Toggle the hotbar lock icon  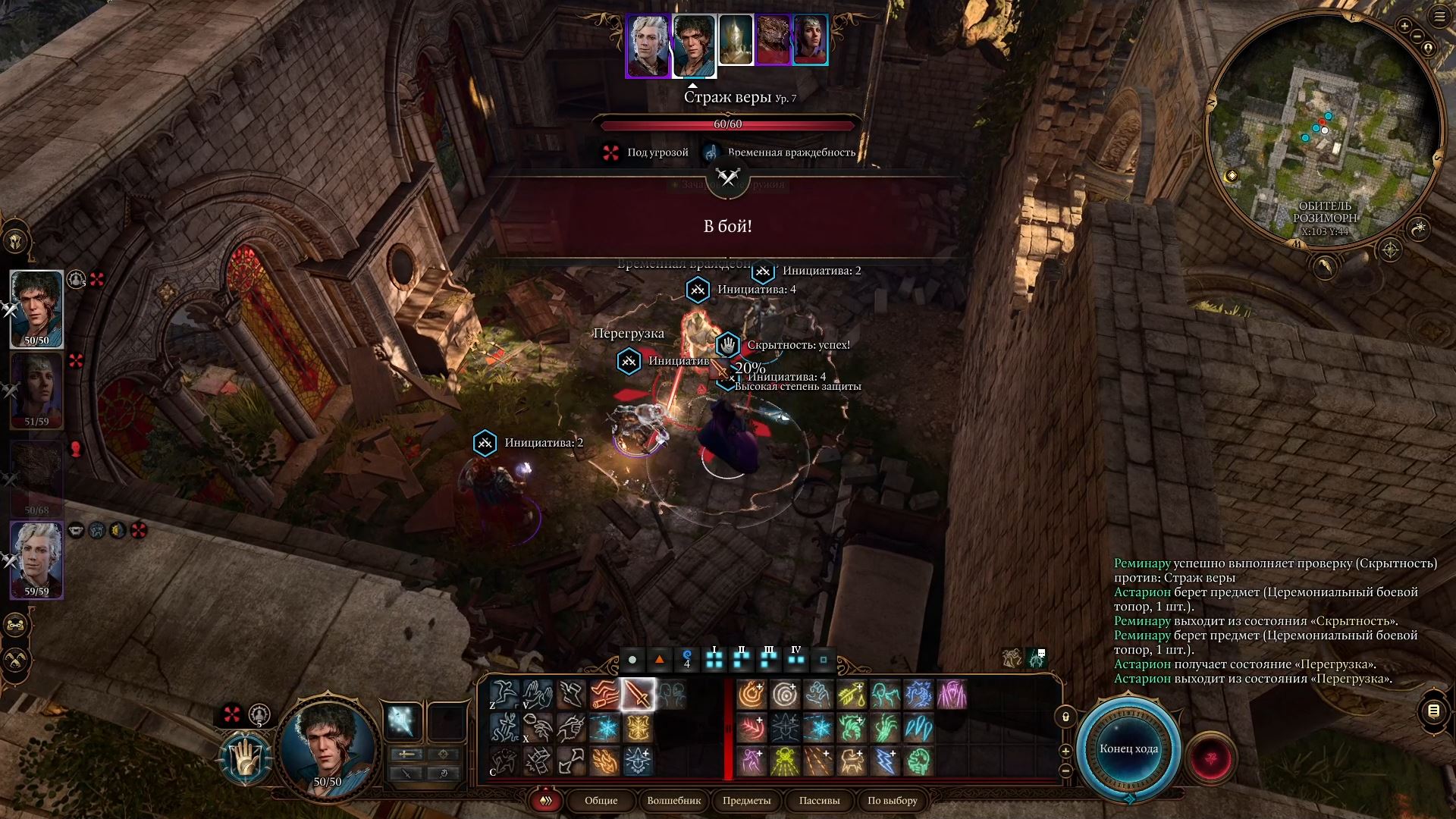tap(1065, 717)
